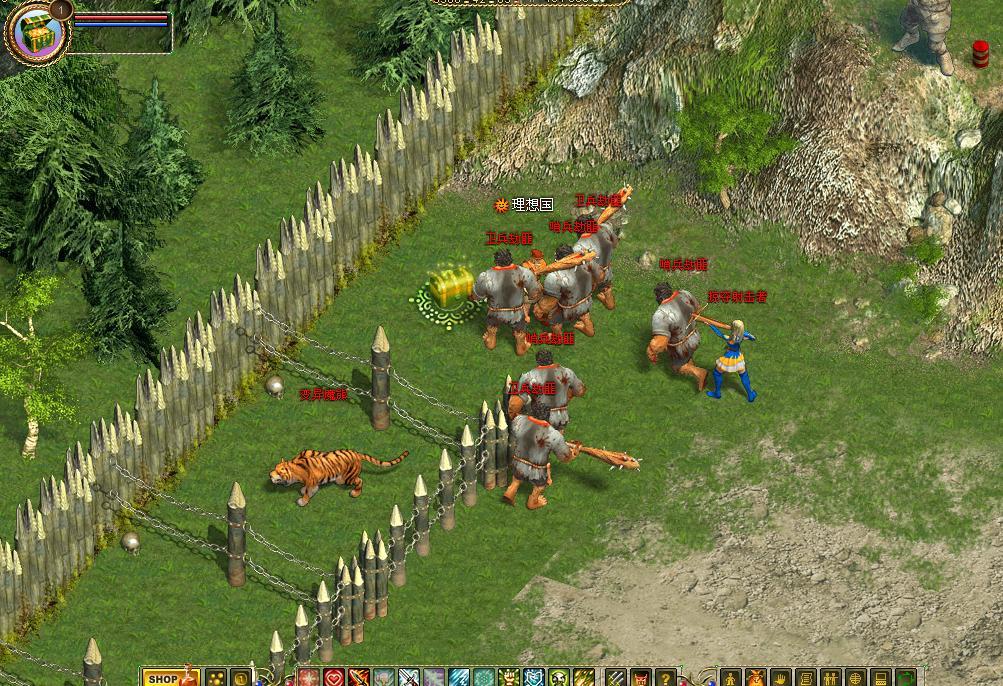Viewport: 1003px width, 686px height.
Task: Select the three gold orbs icon
Action: pyautogui.click(x=215, y=679)
